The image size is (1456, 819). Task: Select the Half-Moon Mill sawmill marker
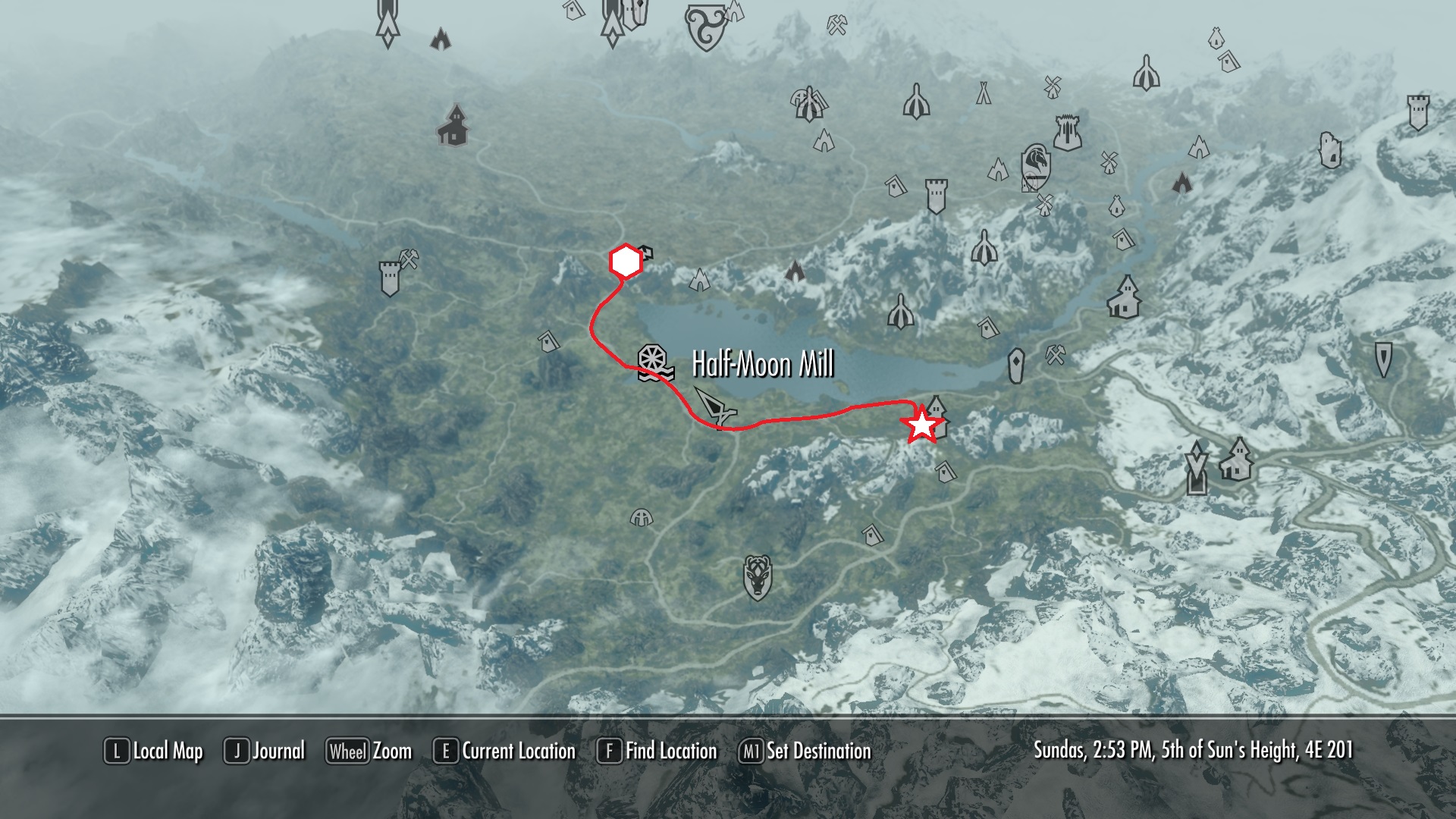point(655,363)
